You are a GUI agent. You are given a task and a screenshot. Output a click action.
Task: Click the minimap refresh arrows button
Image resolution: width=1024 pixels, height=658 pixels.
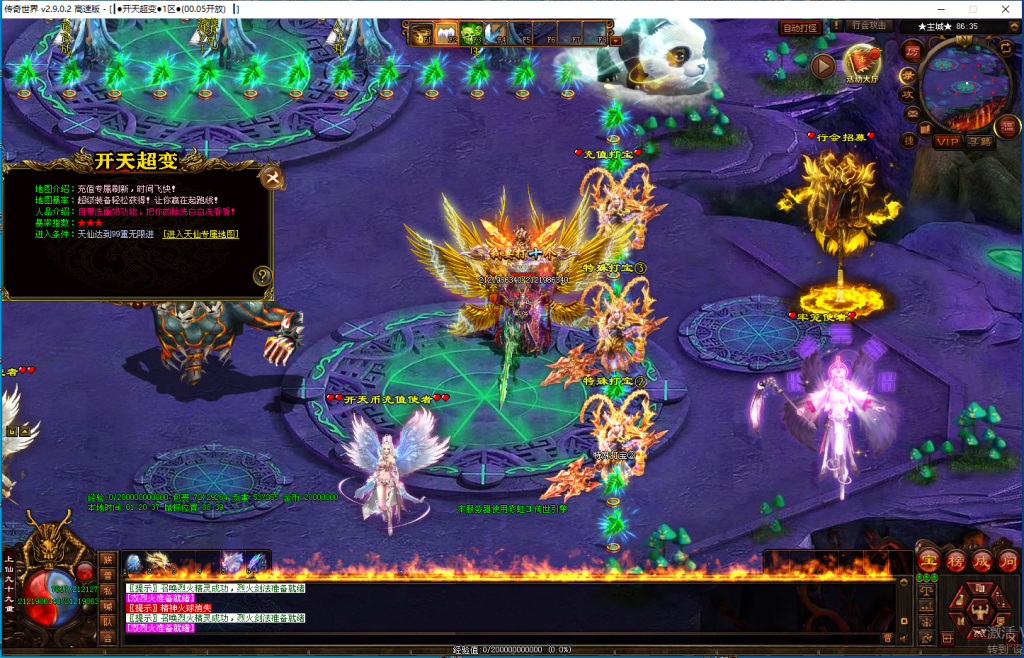pos(1004,47)
